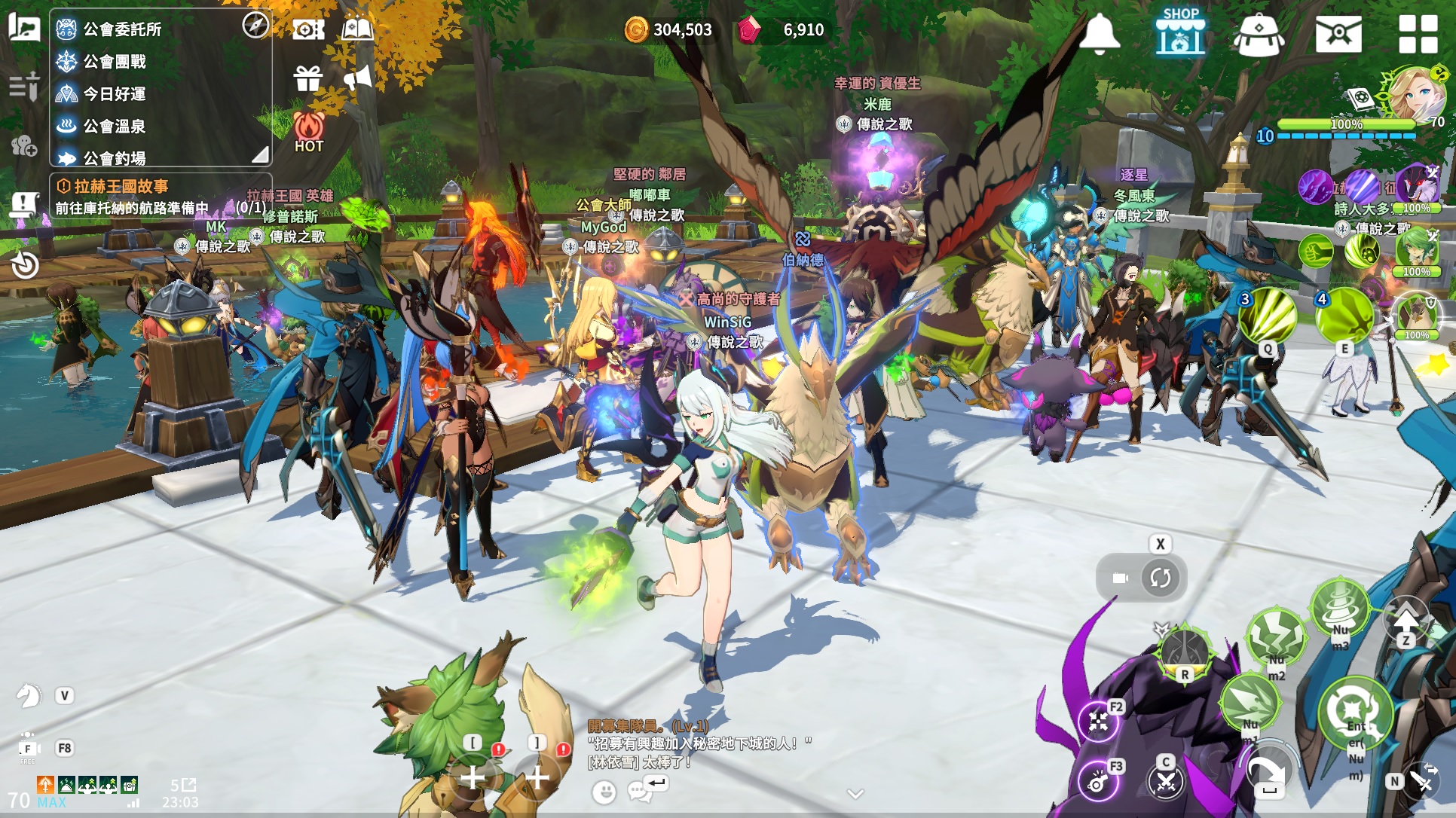Open the SHOP store icon
Screen dimensions: 1456x818
[x=1180, y=32]
